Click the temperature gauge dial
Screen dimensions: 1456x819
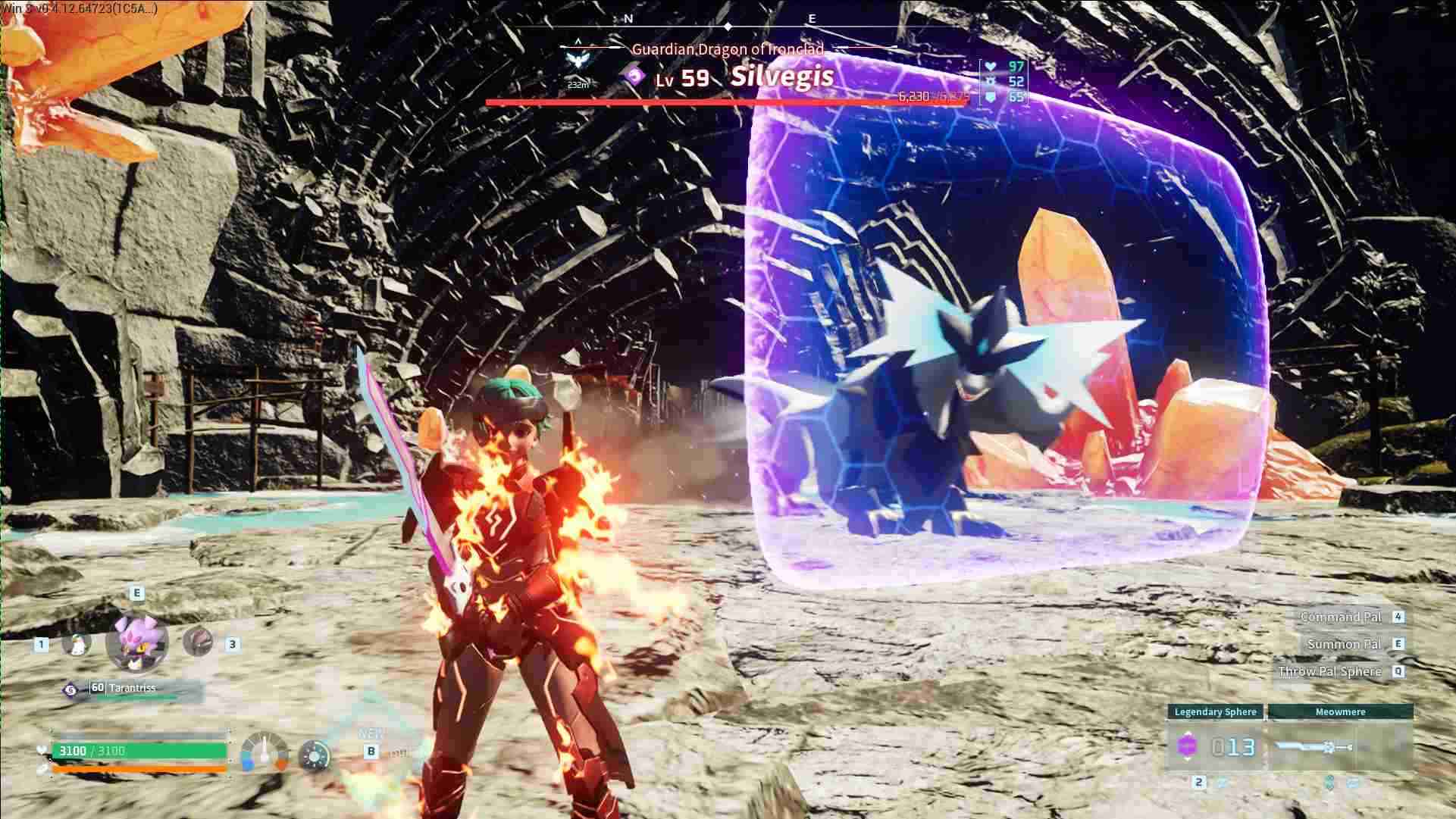pos(265,752)
